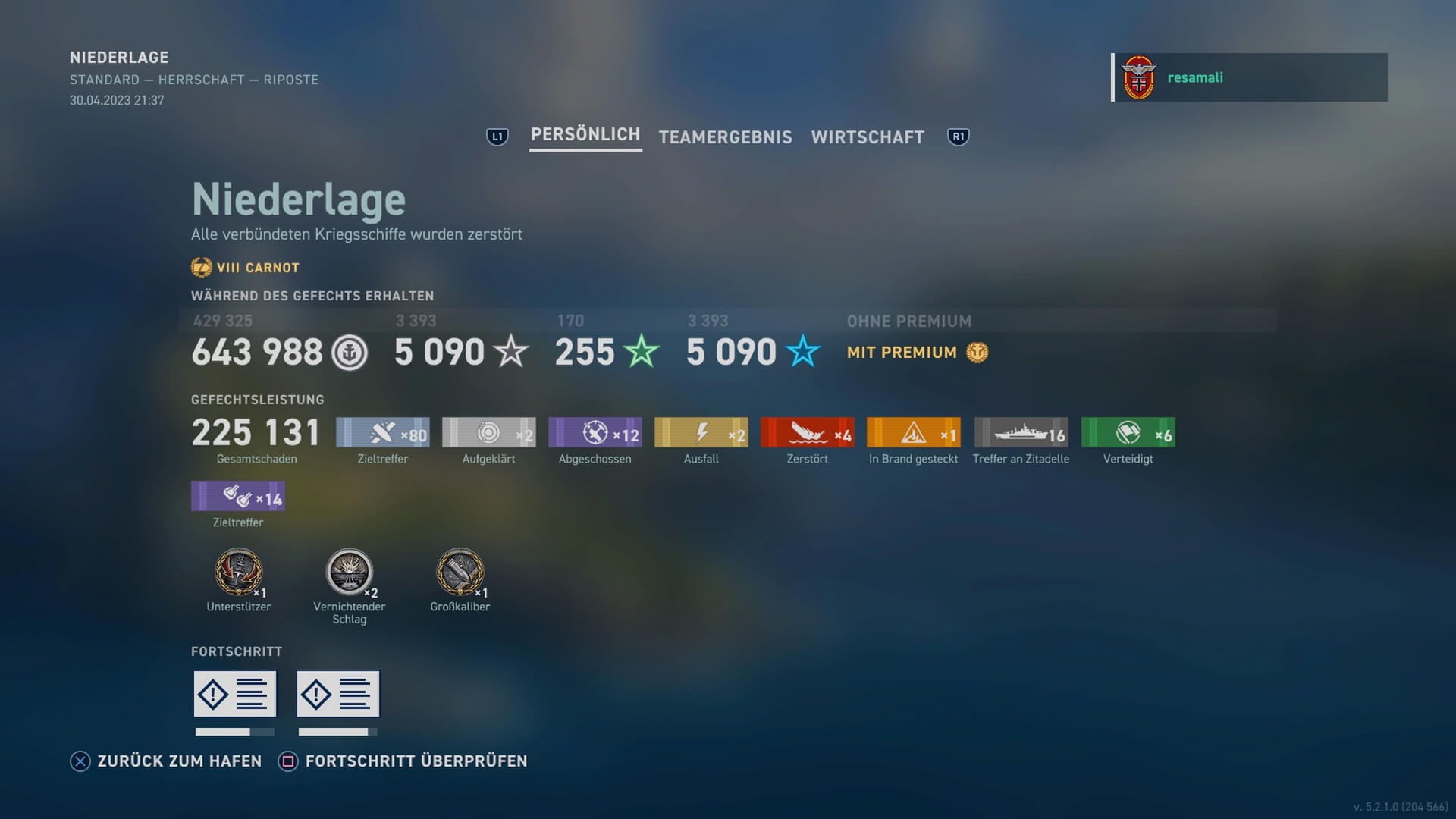Select the In Brand gesteckt fire ribbon icon

(x=913, y=432)
